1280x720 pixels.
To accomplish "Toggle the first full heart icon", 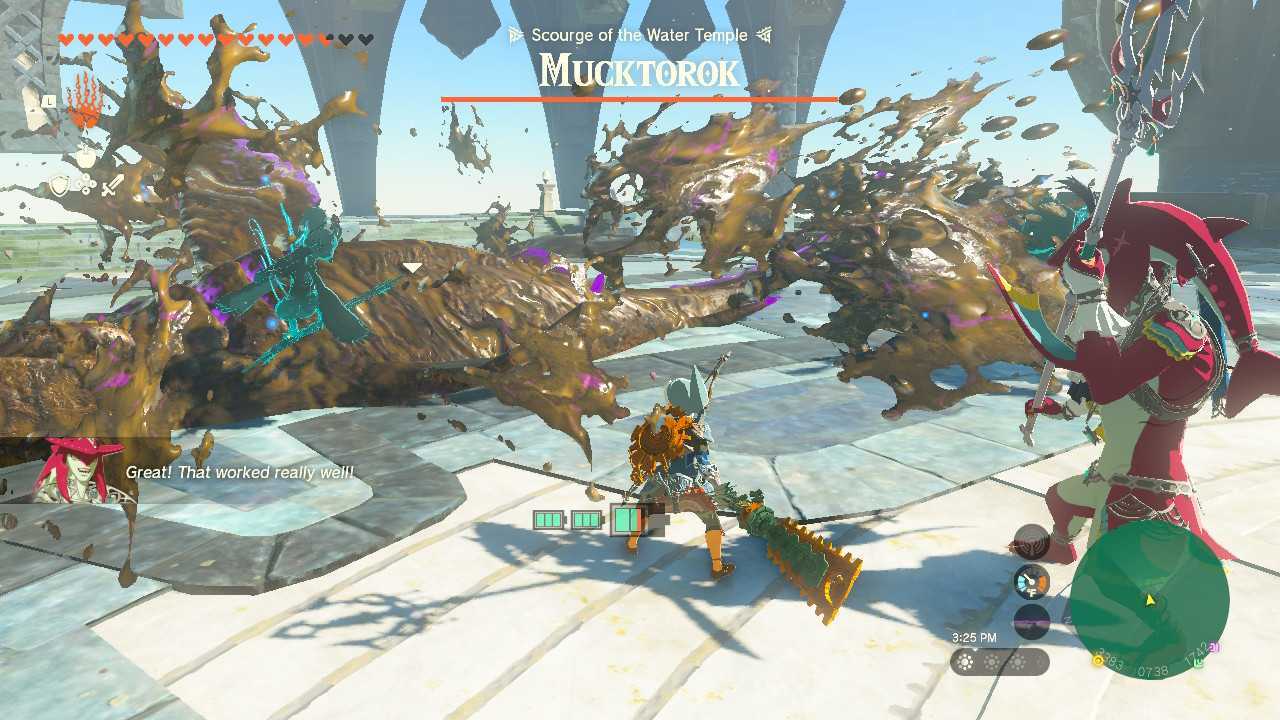I will 65,38.
